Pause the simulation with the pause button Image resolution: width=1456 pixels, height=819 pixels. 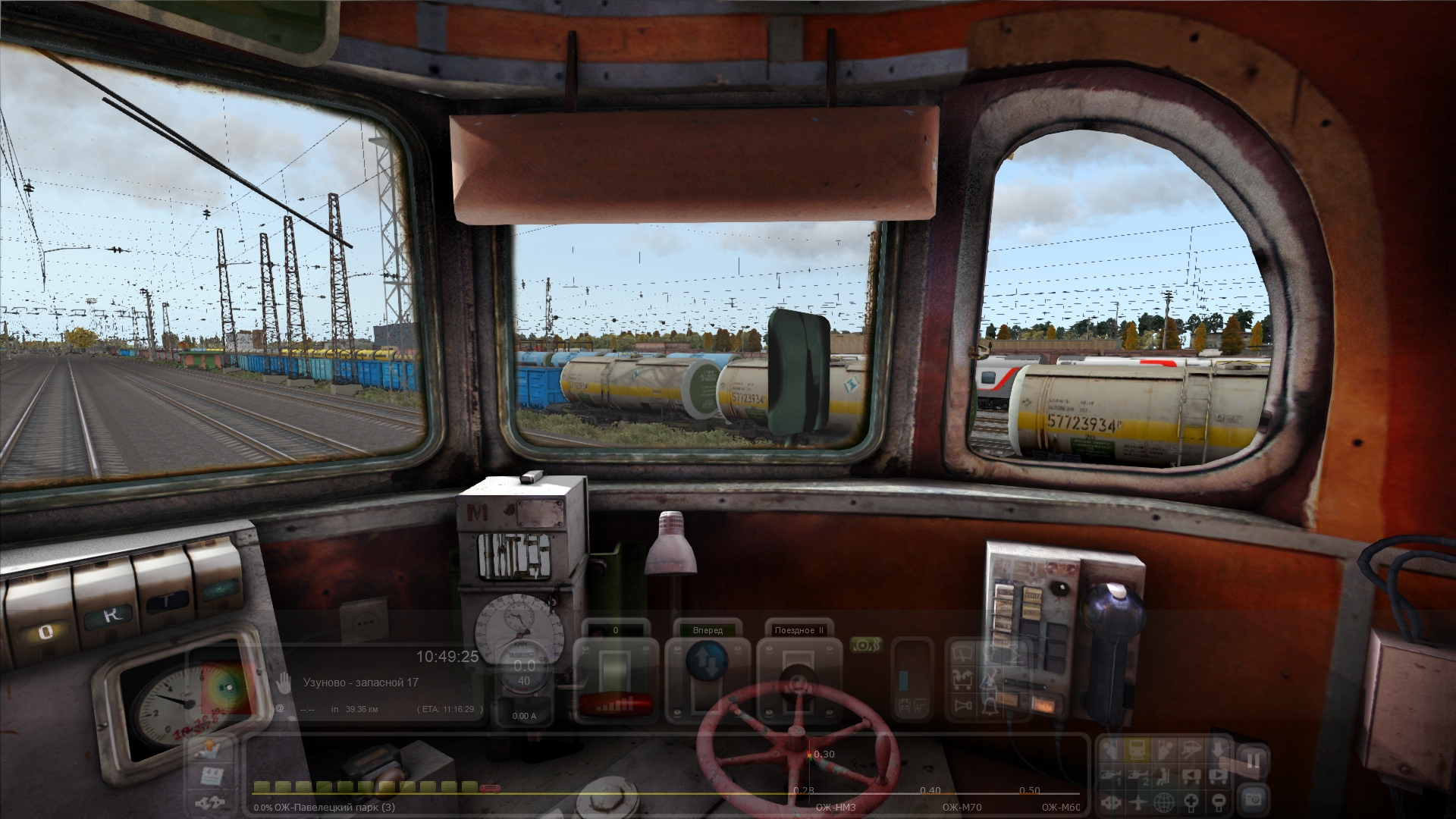(1252, 760)
